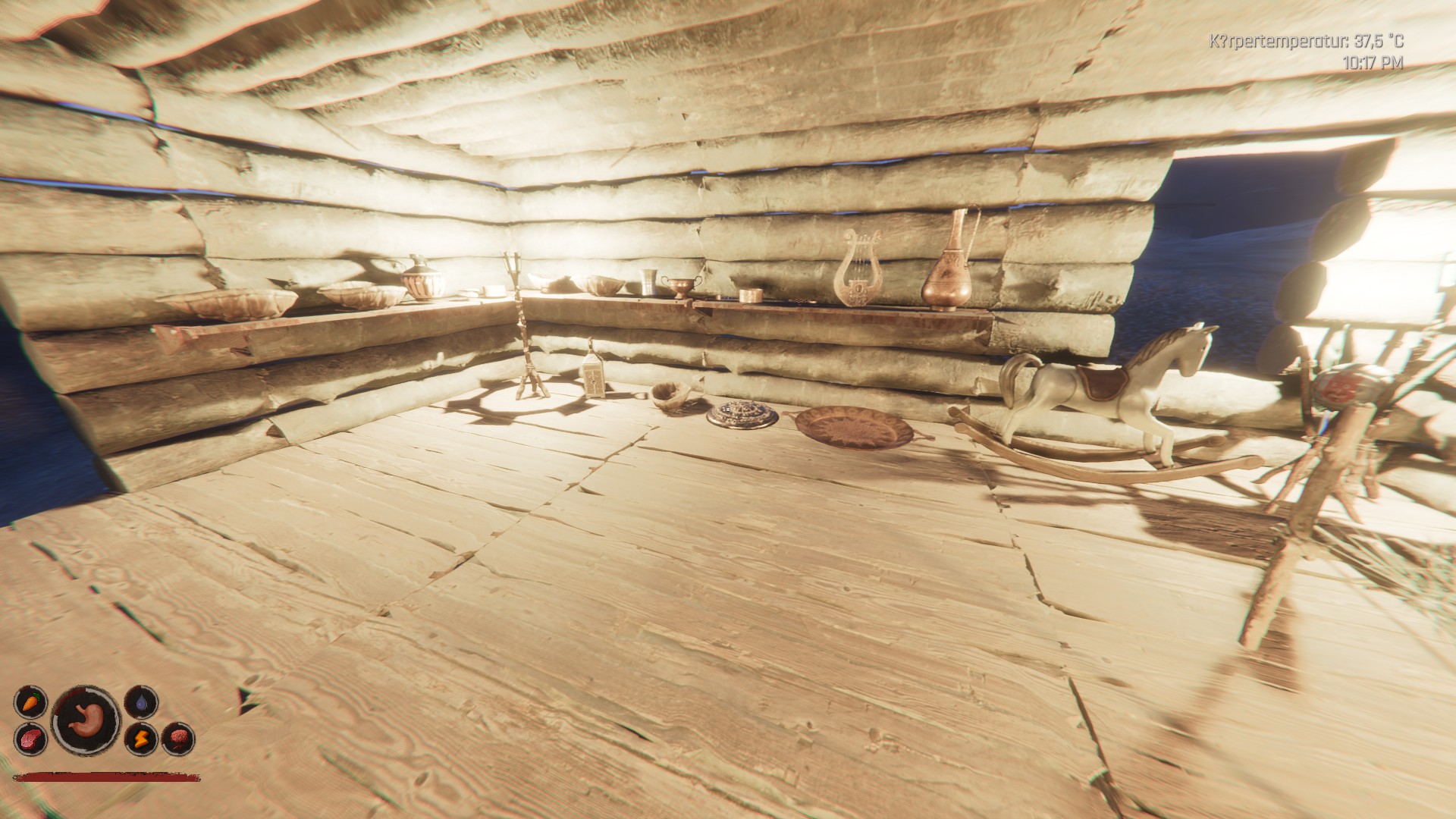The height and width of the screenshot is (819, 1456).
Task: Click the water drop thirst icon
Action: (x=141, y=702)
